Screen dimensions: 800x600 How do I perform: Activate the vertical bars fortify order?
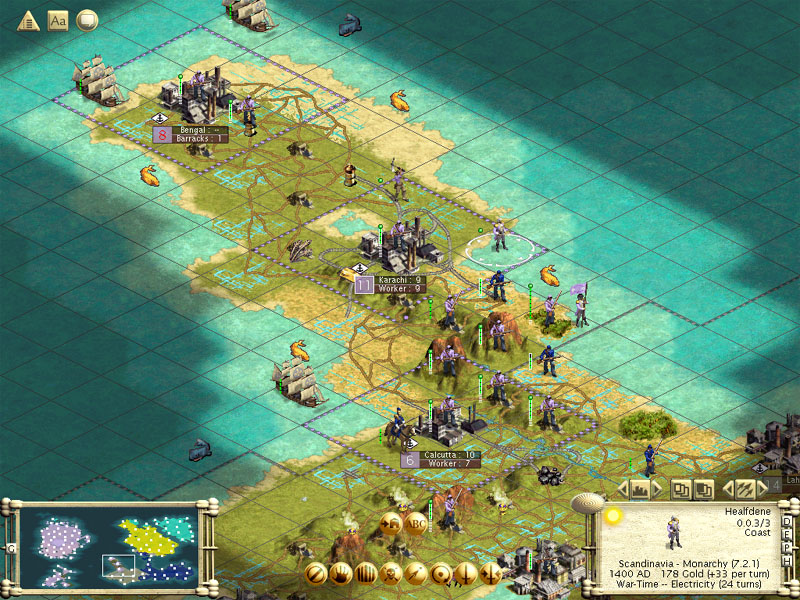point(366,574)
